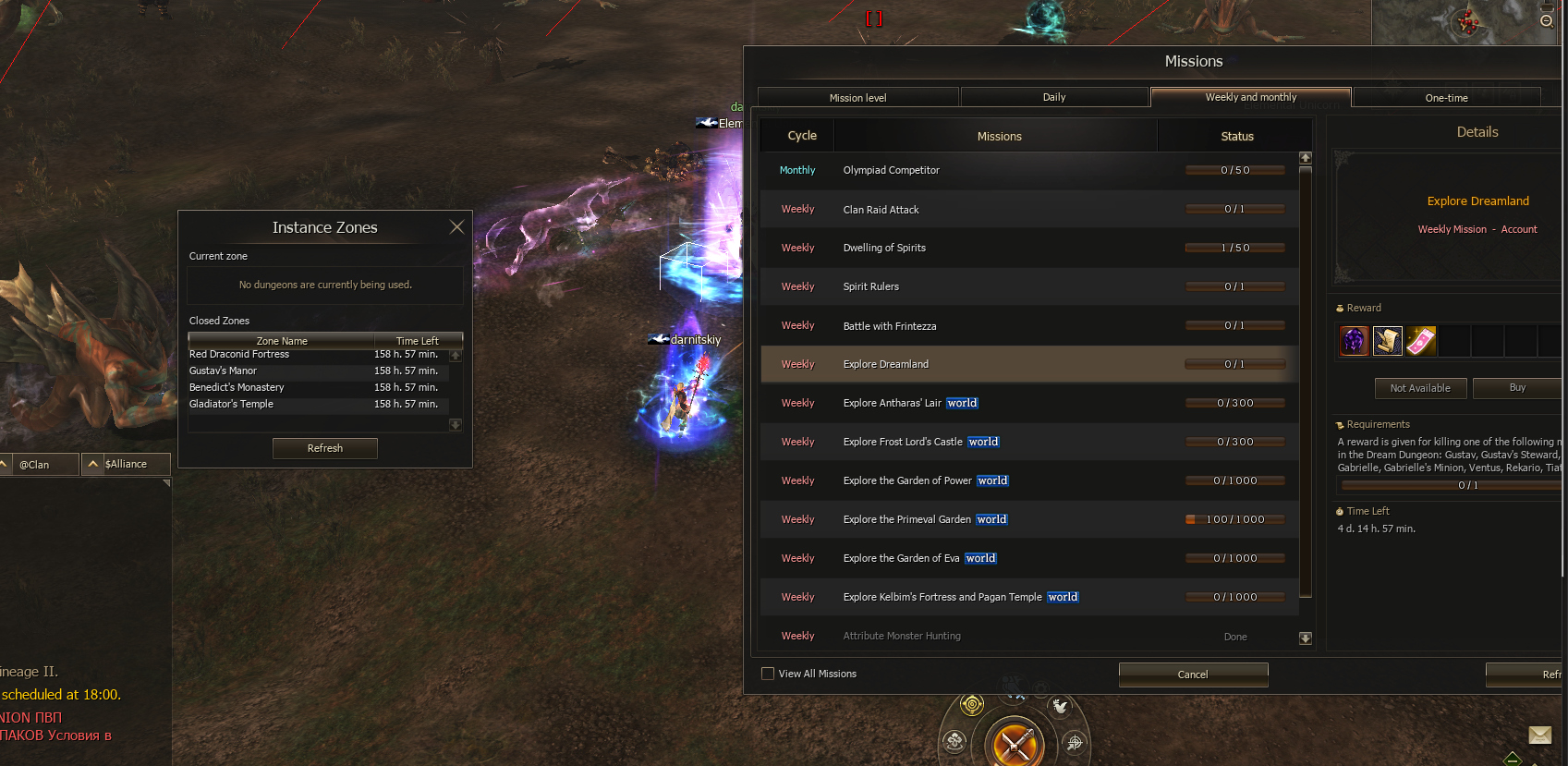Image resolution: width=1568 pixels, height=766 pixels.
Task: Click the Not Available reward button
Action: (x=1420, y=388)
